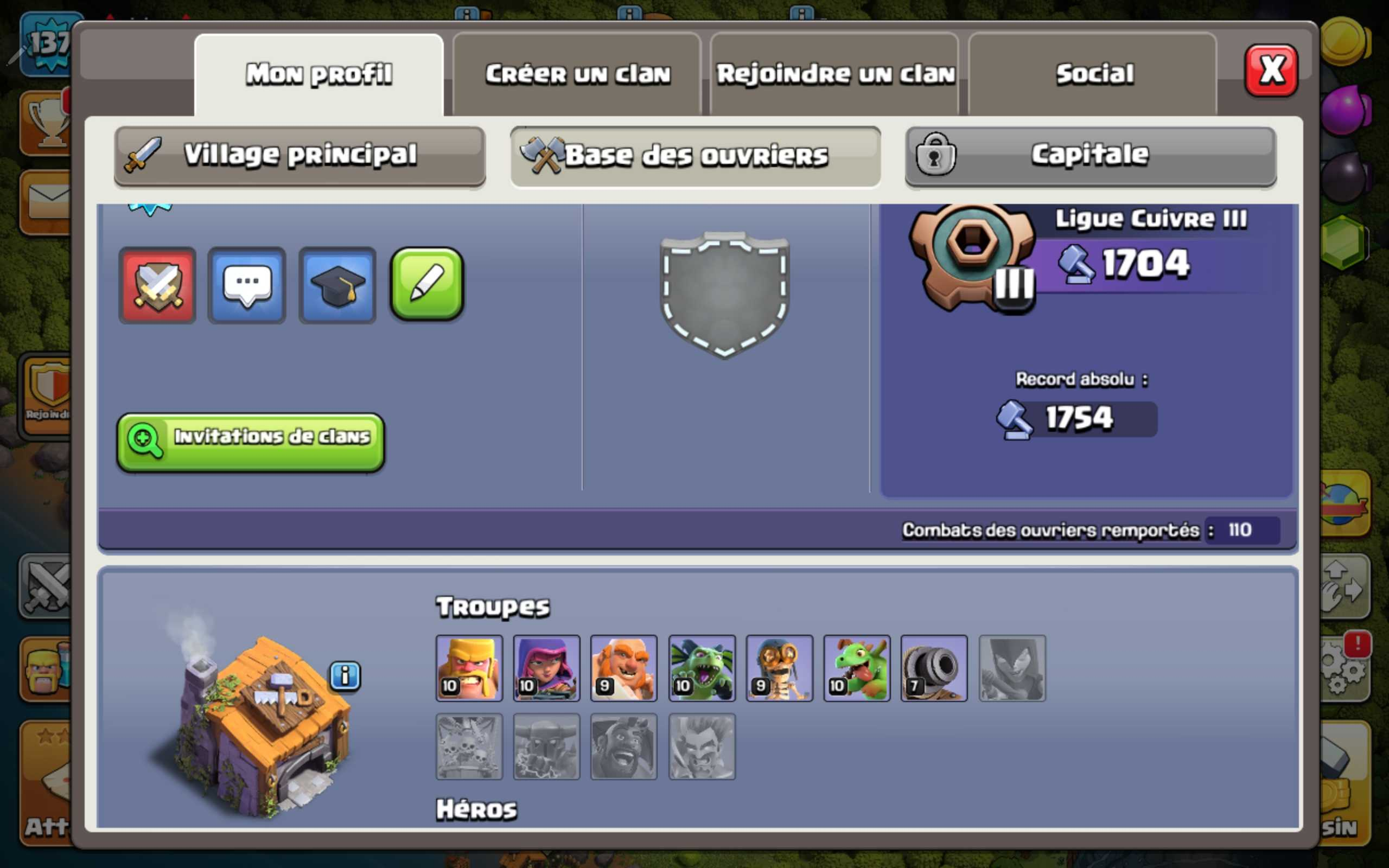Select the level 10 Barbarian troop

pyautogui.click(x=469, y=669)
